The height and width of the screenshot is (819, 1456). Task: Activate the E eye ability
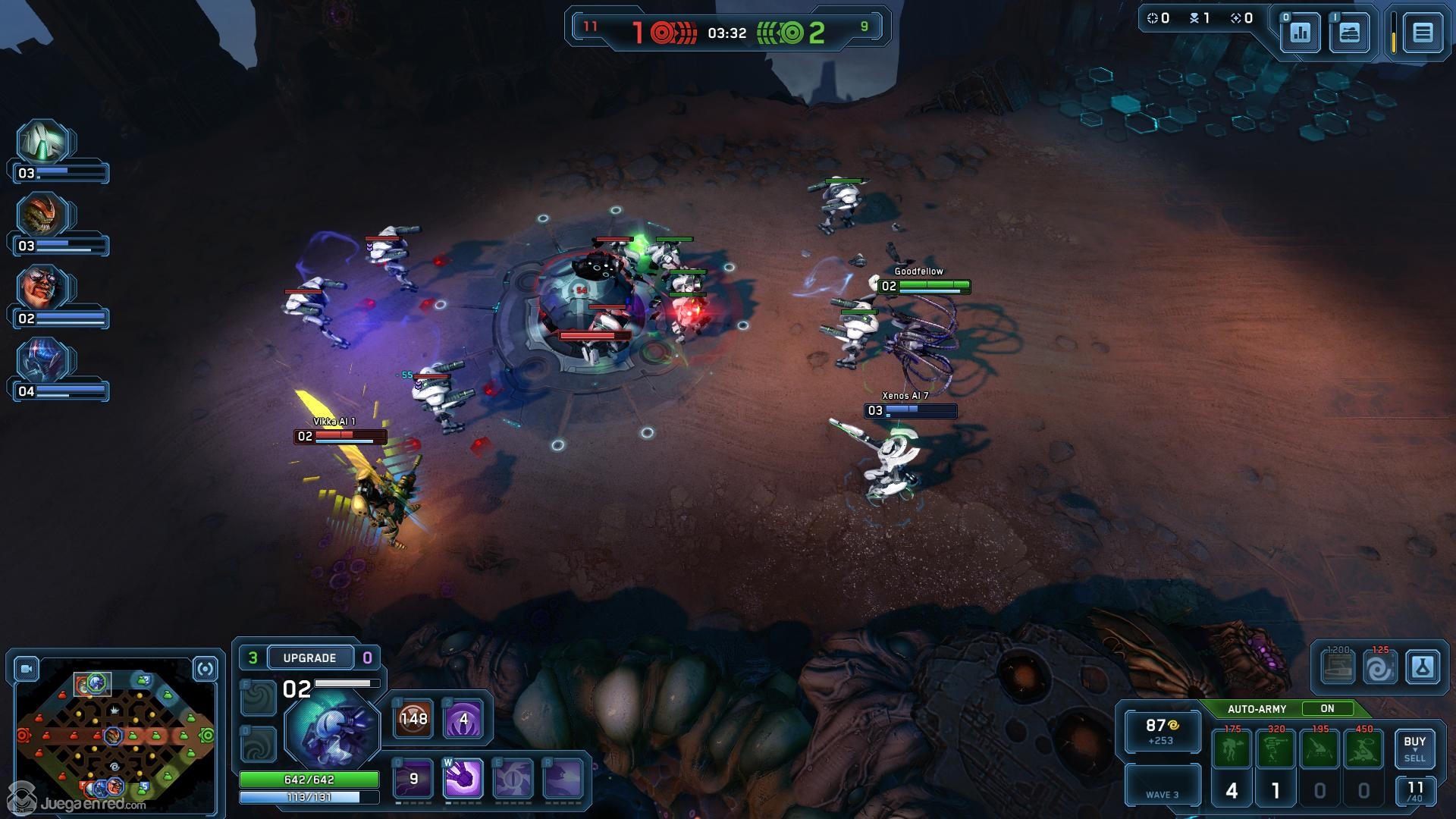coord(513,779)
